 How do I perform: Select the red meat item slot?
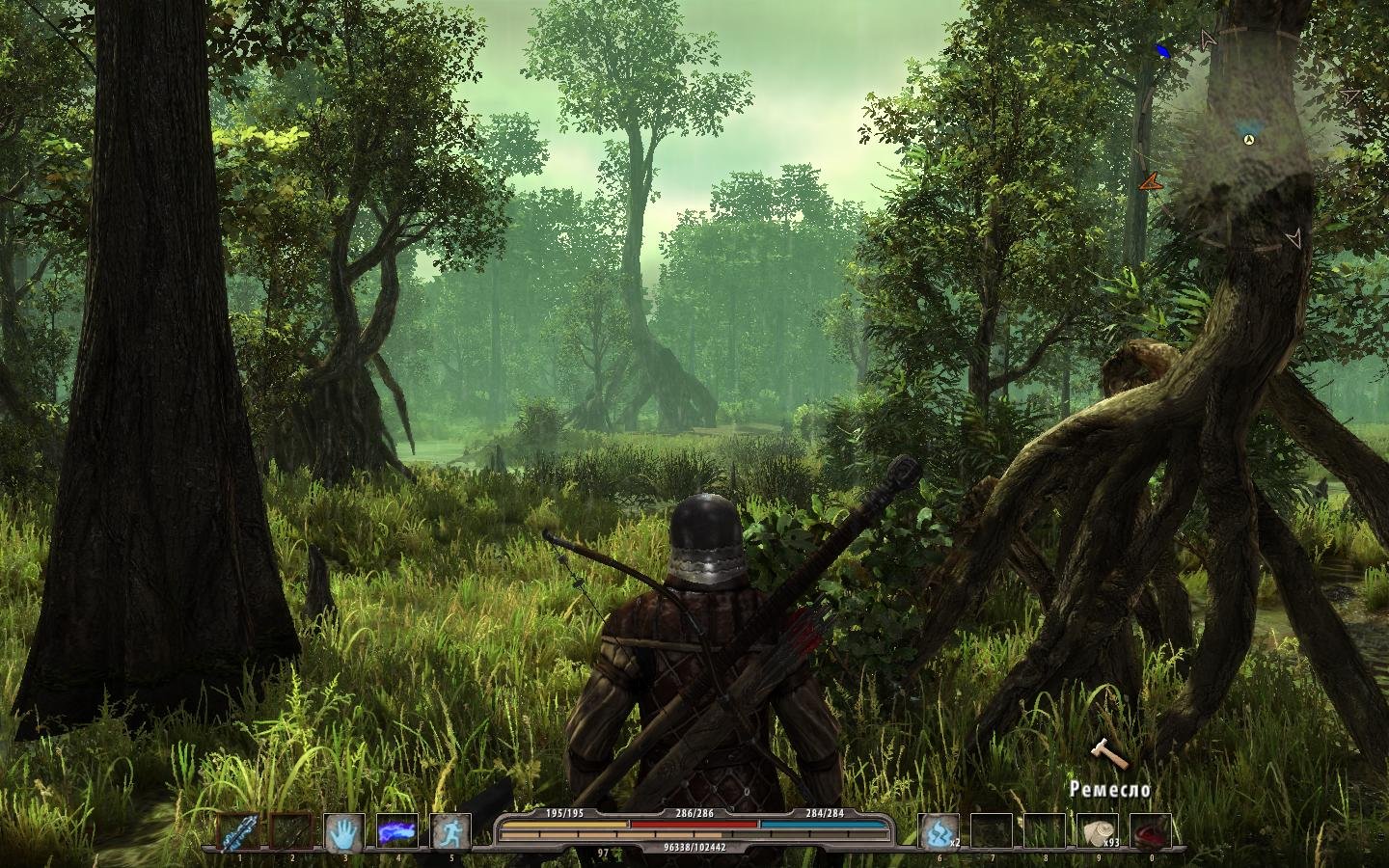pyautogui.click(x=1150, y=831)
